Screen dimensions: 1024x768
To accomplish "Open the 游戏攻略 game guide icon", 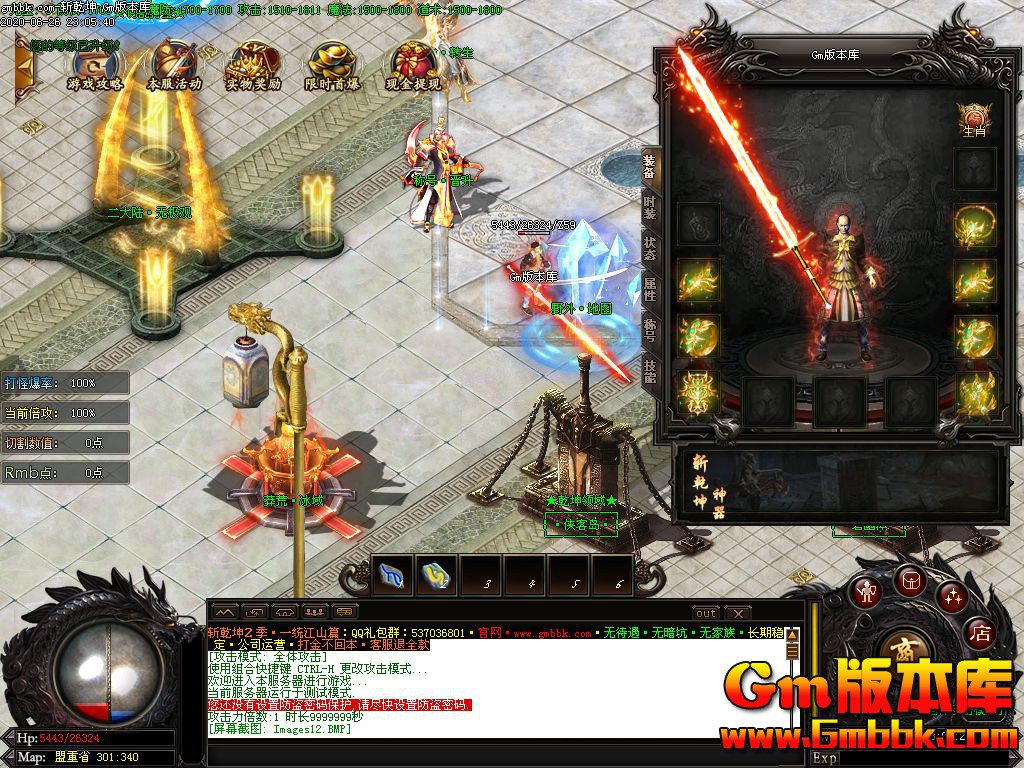I will tap(95, 64).
